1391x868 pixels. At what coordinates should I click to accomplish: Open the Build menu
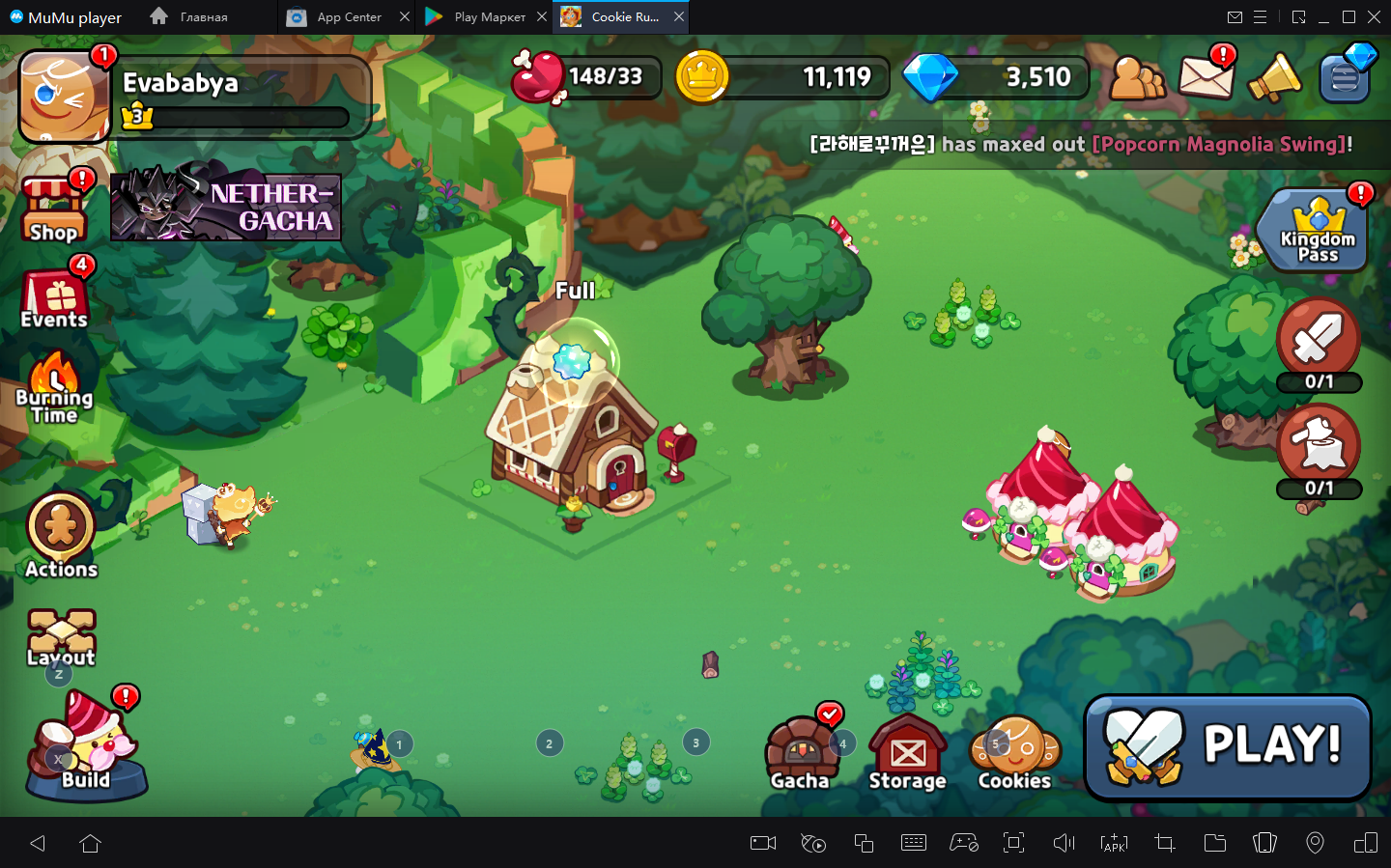[x=86, y=749]
